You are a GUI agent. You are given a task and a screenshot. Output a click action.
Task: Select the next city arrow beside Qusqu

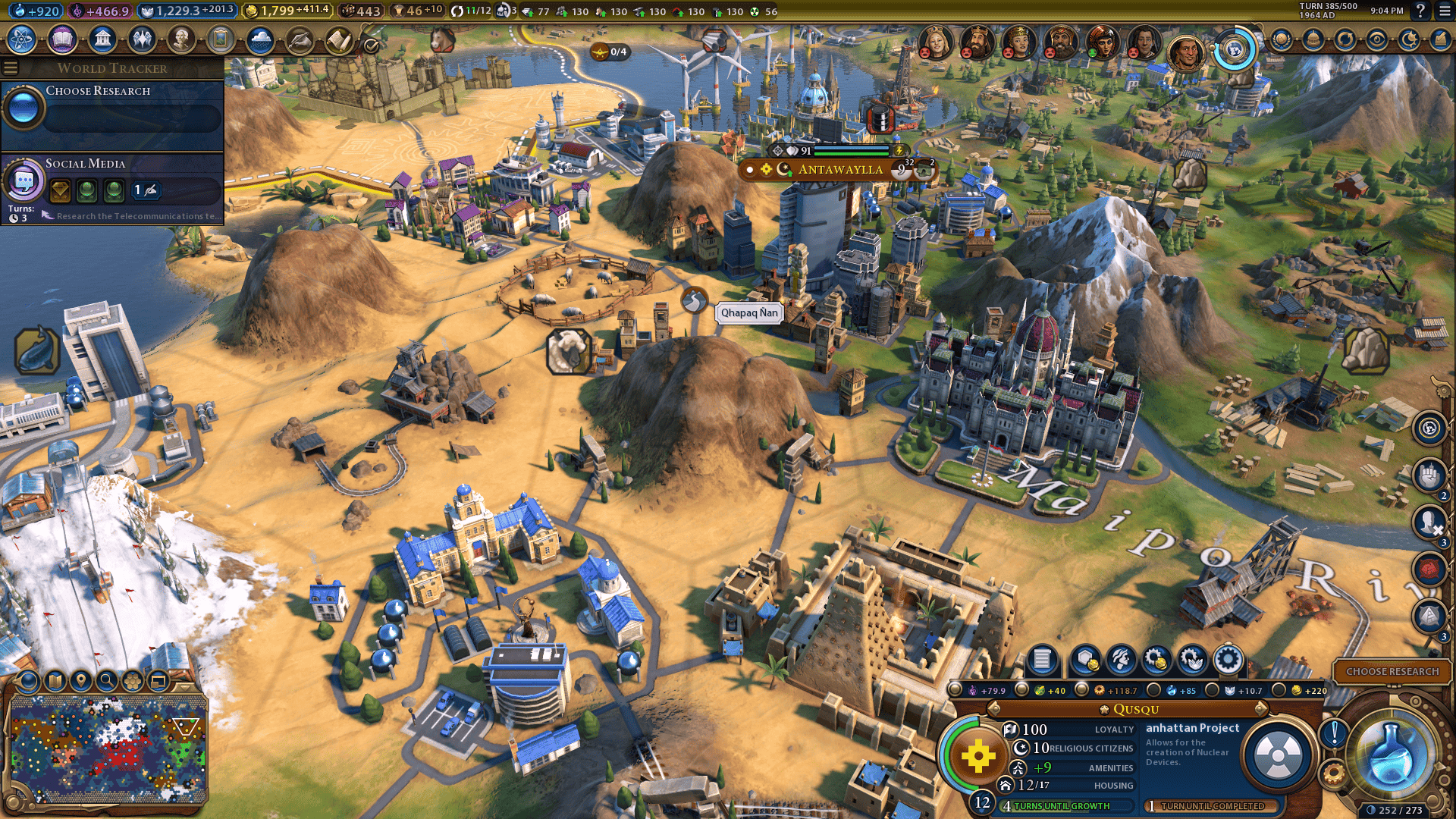tap(1261, 709)
